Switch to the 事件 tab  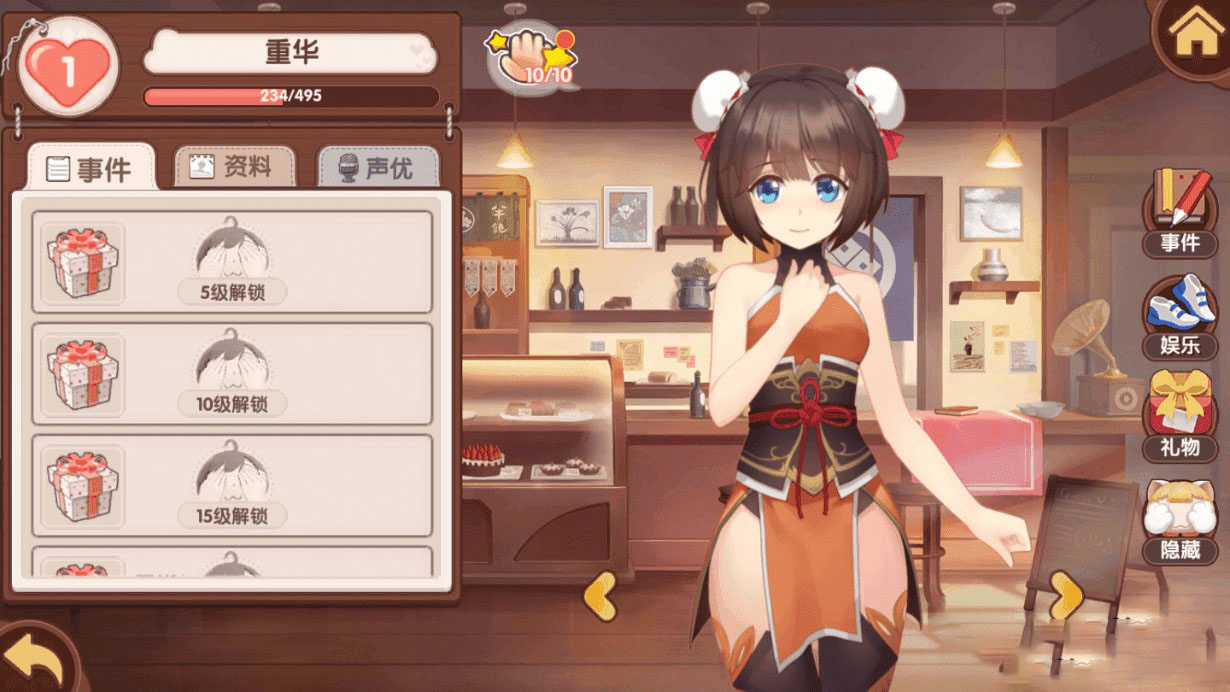point(91,168)
